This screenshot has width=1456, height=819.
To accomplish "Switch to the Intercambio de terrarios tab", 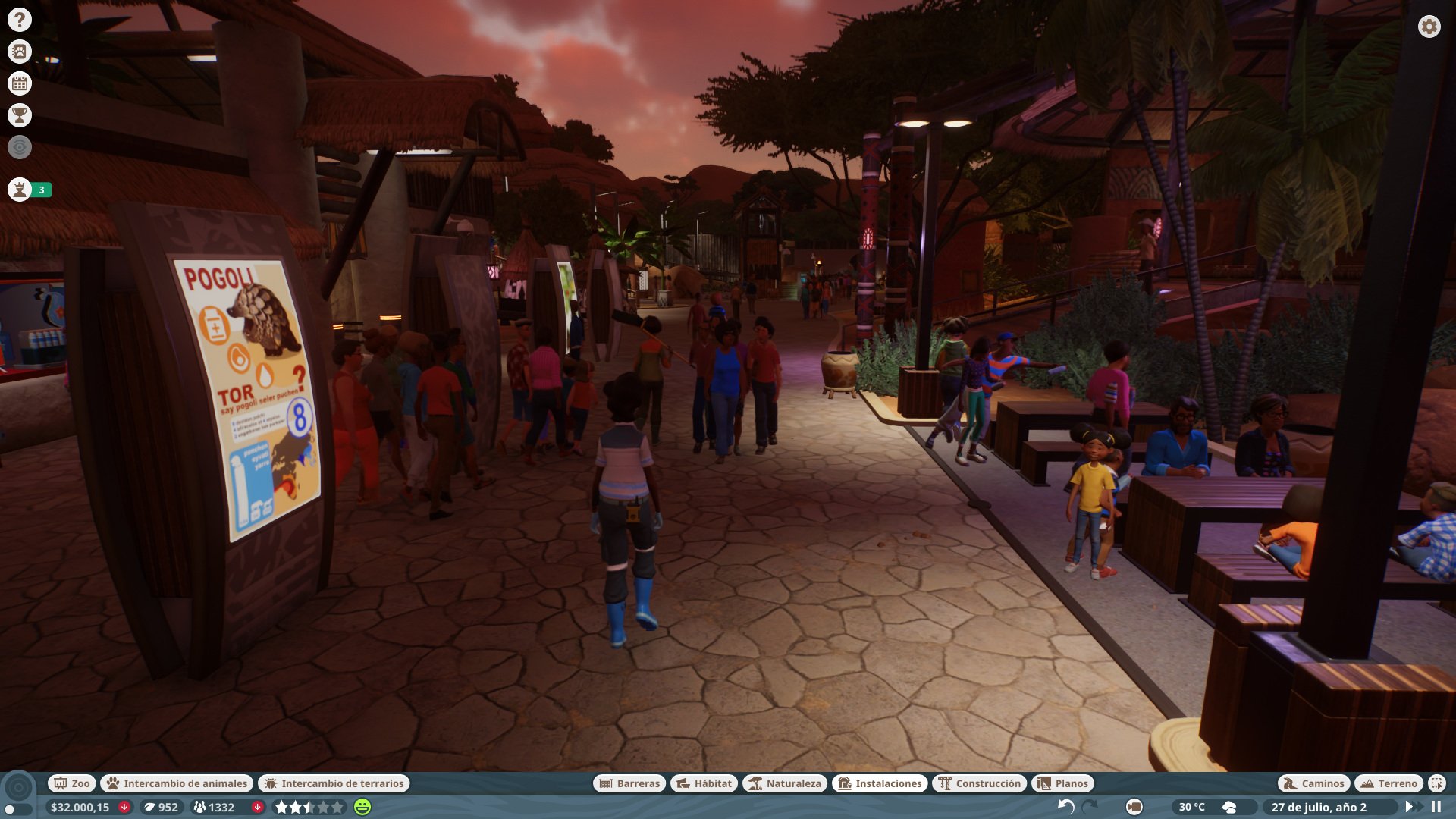I will click(x=334, y=783).
